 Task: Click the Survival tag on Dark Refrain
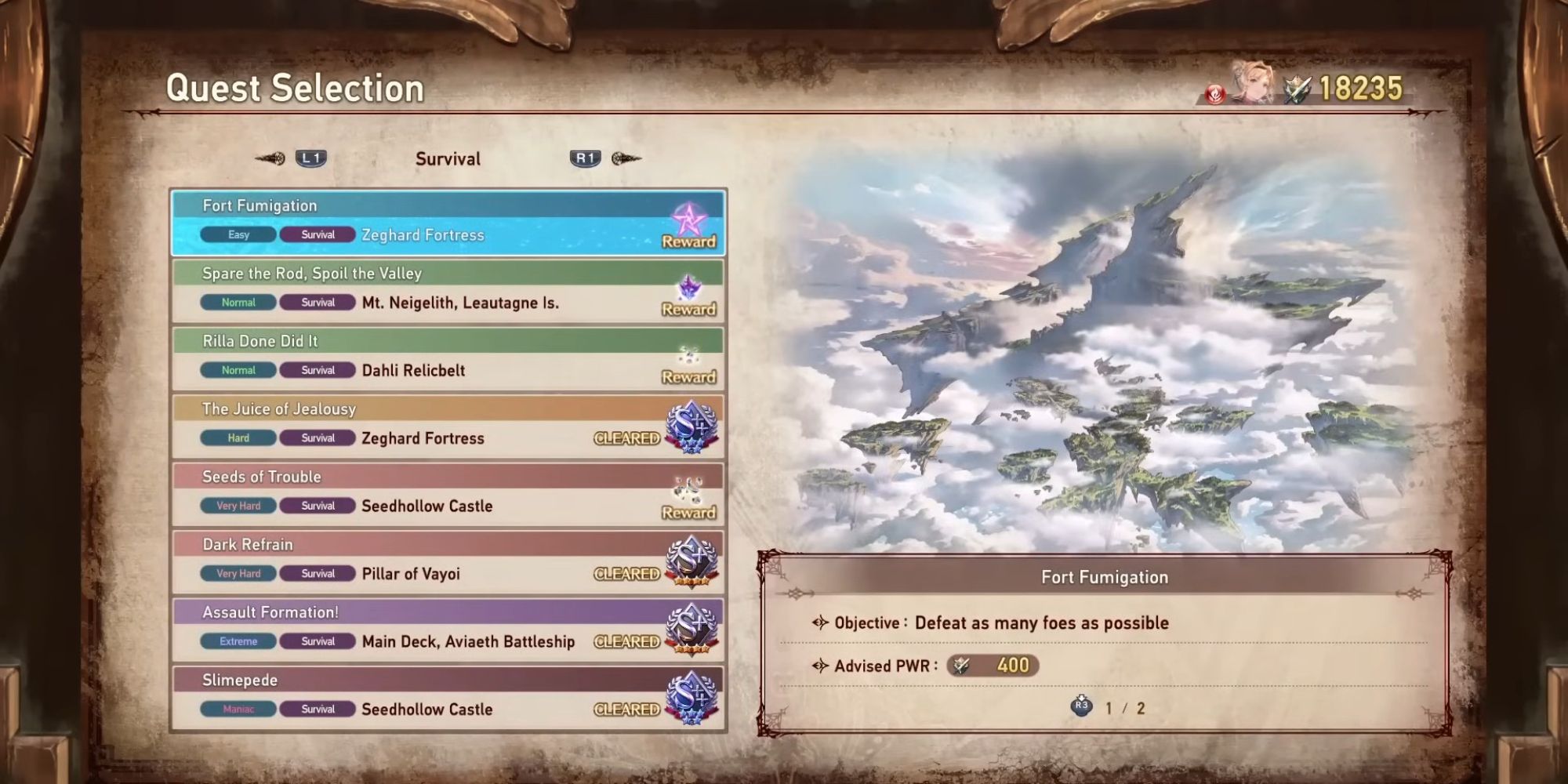point(317,573)
